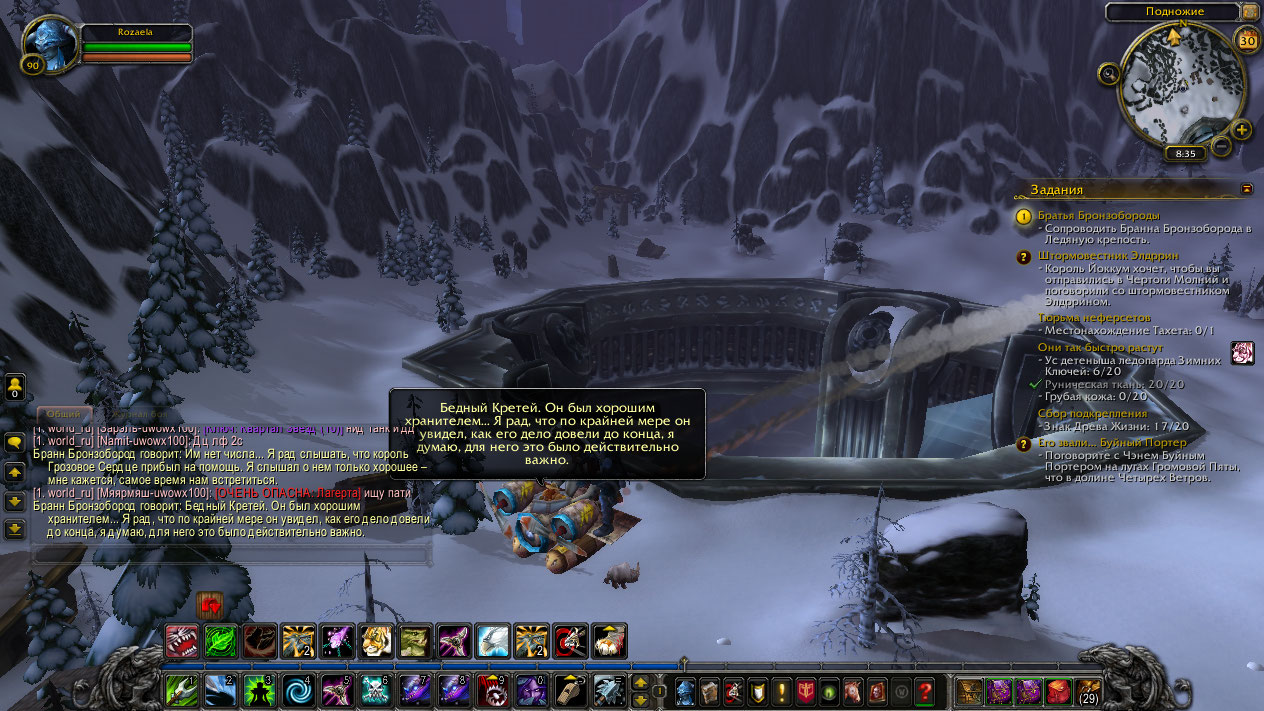Screen dimensions: 1264x711
Task: Open the red bag slot
Action: [1058, 691]
